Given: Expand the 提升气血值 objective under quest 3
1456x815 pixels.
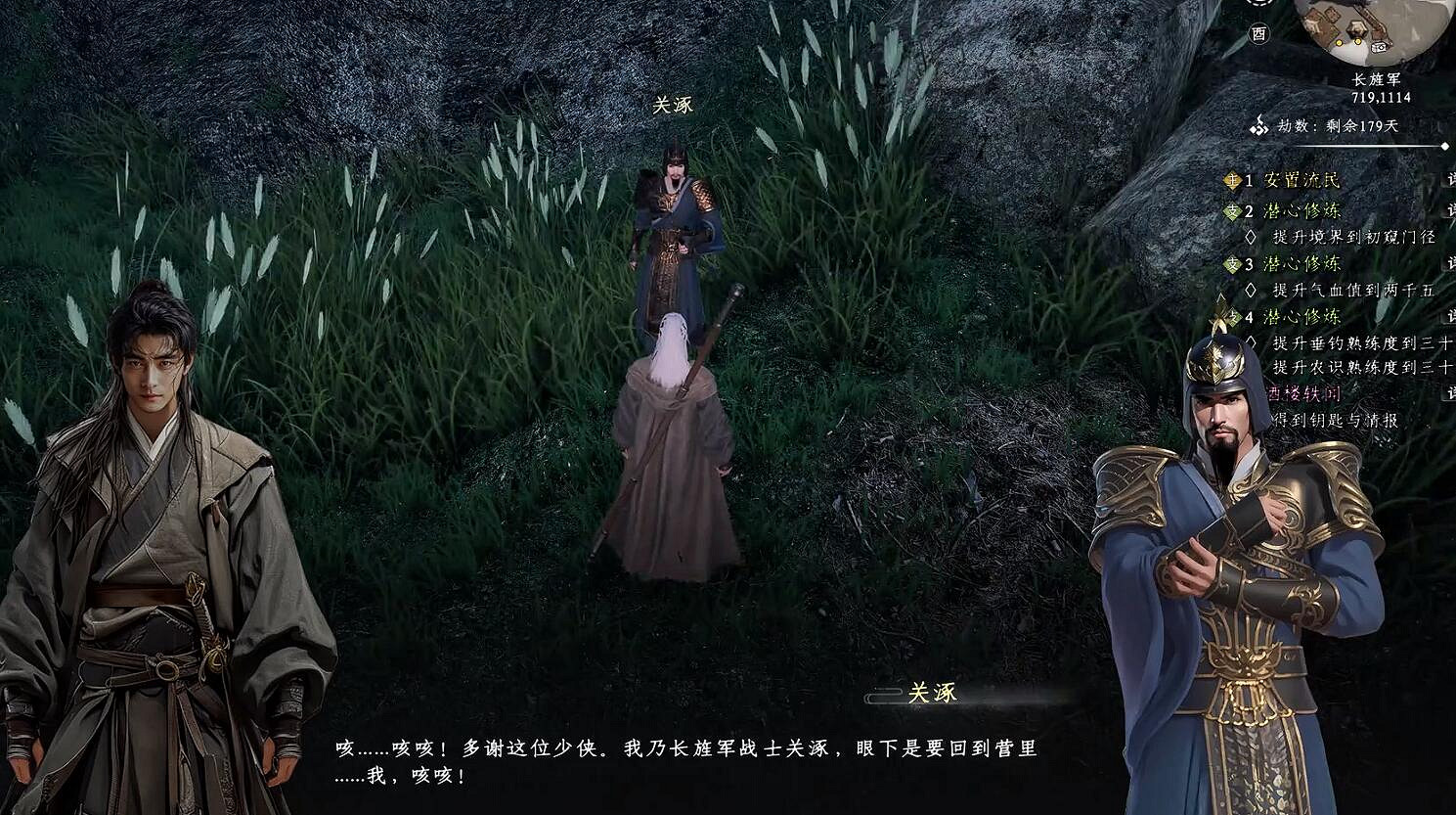Looking at the screenshot, I should click(1350, 290).
